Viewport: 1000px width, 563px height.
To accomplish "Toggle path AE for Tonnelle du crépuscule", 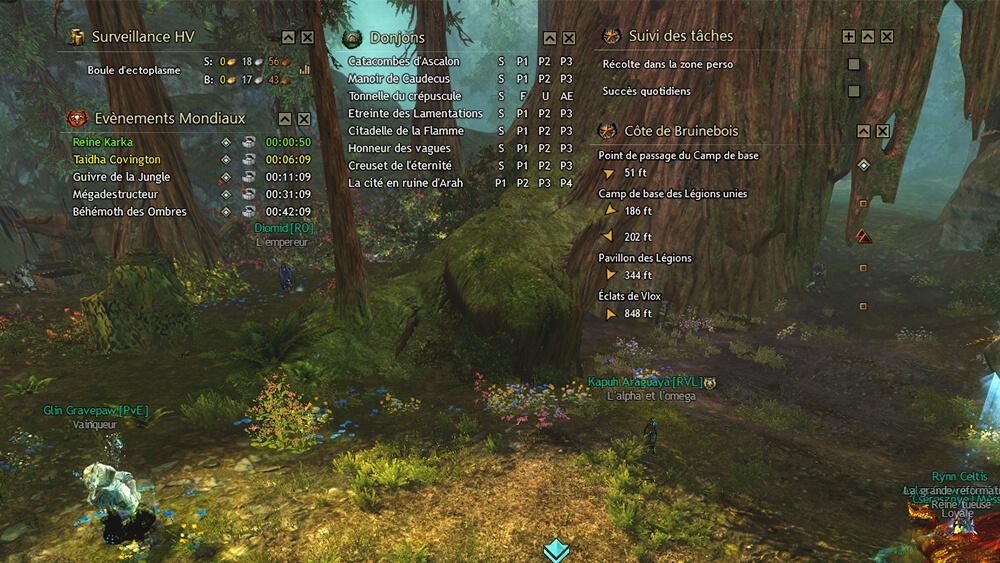I will 567,96.
